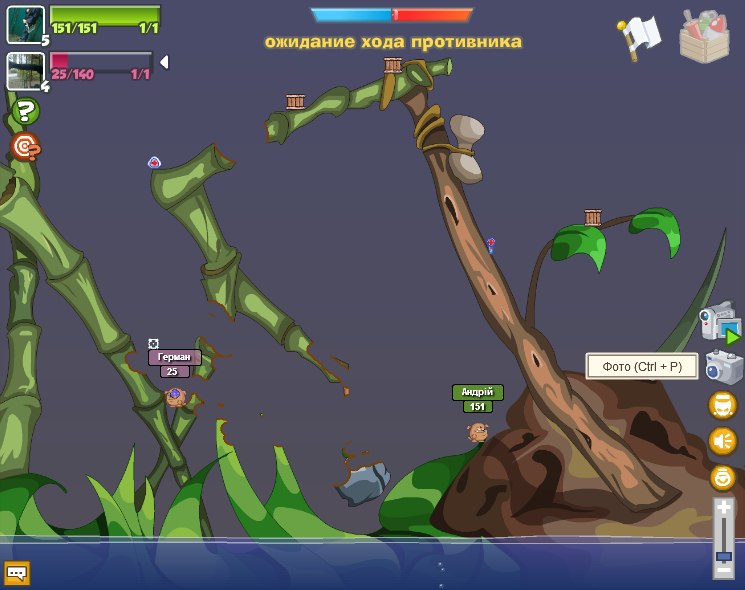Click the white surrender flag icon
The width and height of the screenshot is (745, 590).
pyautogui.click(x=640, y=36)
